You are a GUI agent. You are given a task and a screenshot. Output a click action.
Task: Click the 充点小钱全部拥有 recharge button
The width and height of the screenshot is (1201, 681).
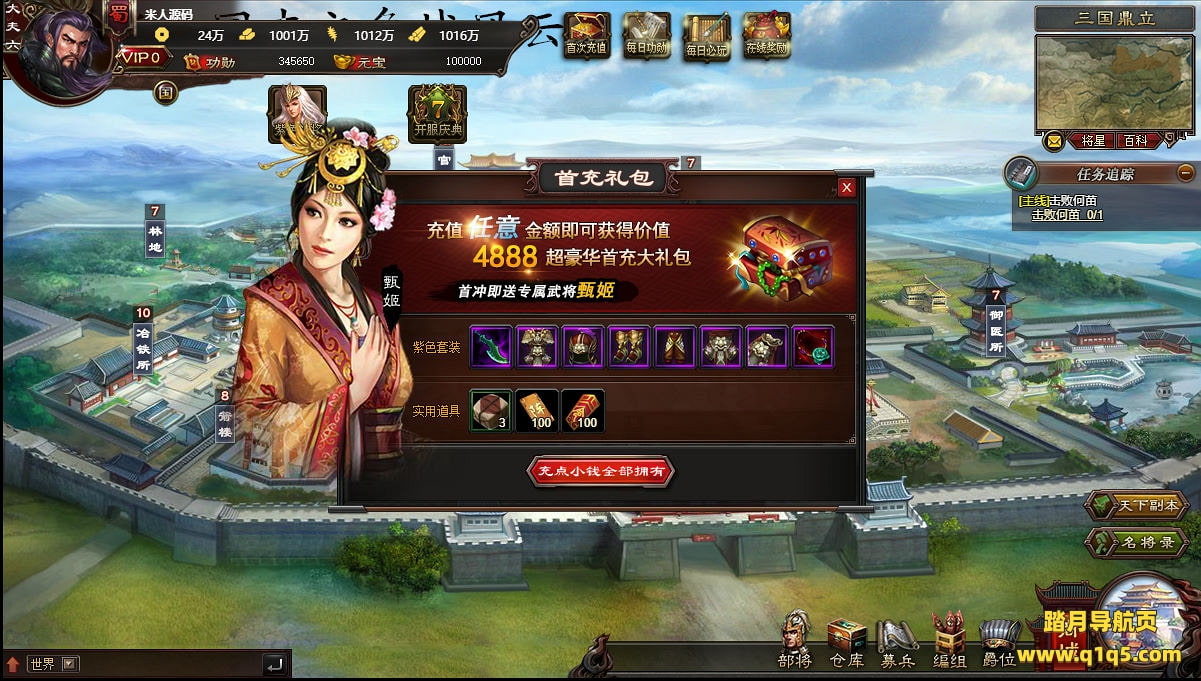click(x=601, y=471)
